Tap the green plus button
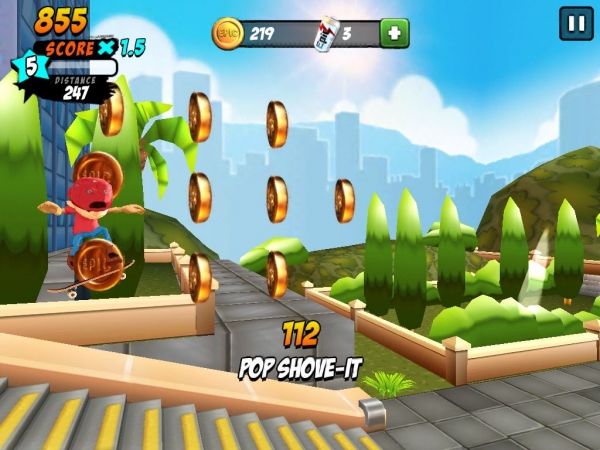The width and height of the screenshot is (600, 450). [394, 33]
